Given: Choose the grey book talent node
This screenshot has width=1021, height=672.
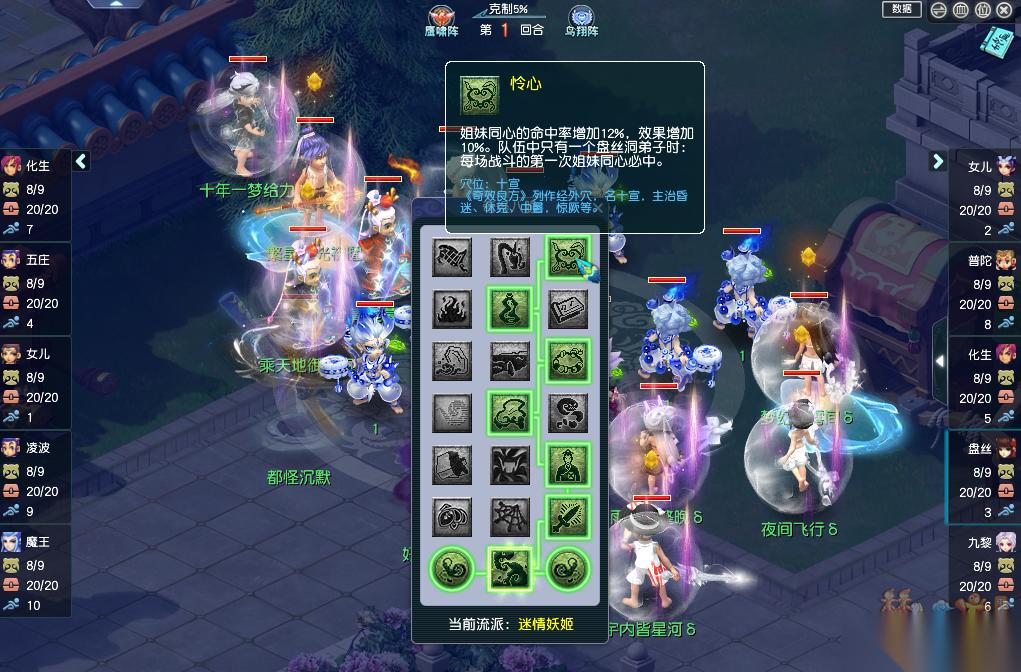Looking at the screenshot, I should [568, 308].
